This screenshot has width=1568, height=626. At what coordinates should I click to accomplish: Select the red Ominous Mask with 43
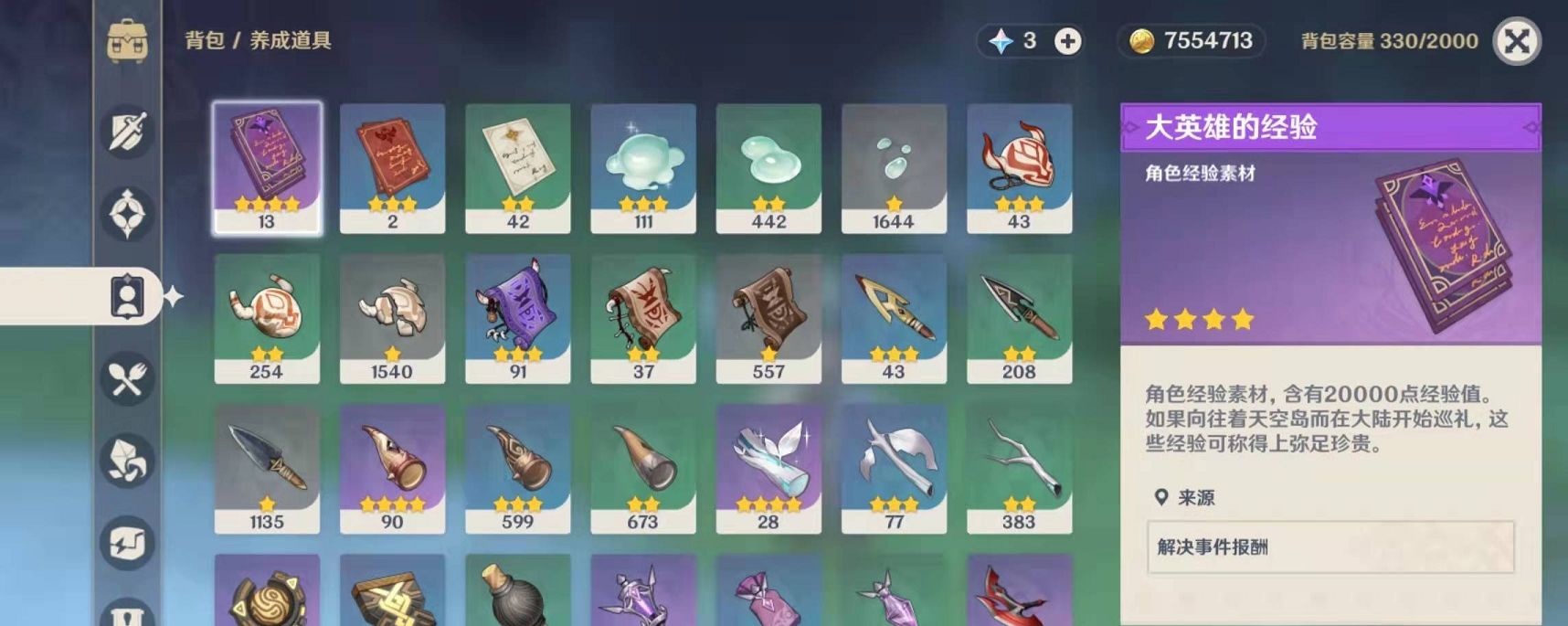pyautogui.click(x=1019, y=167)
